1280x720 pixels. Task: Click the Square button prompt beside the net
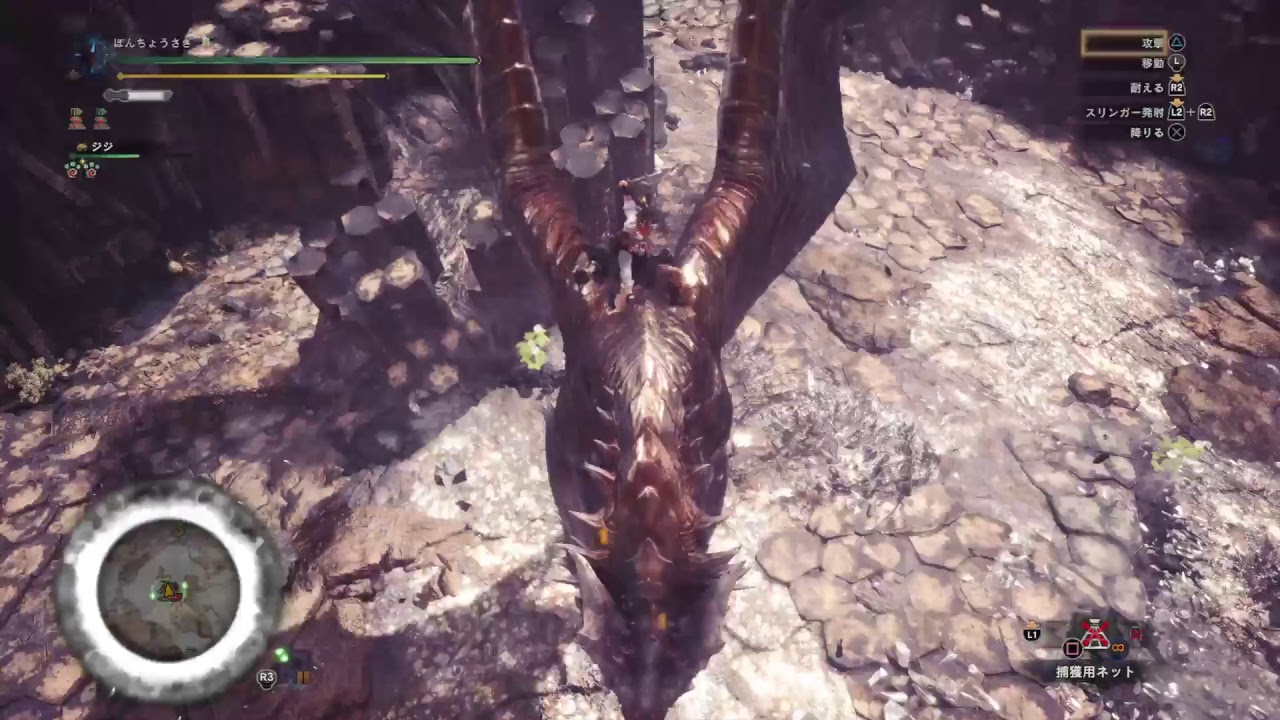[x=1073, y=648]
